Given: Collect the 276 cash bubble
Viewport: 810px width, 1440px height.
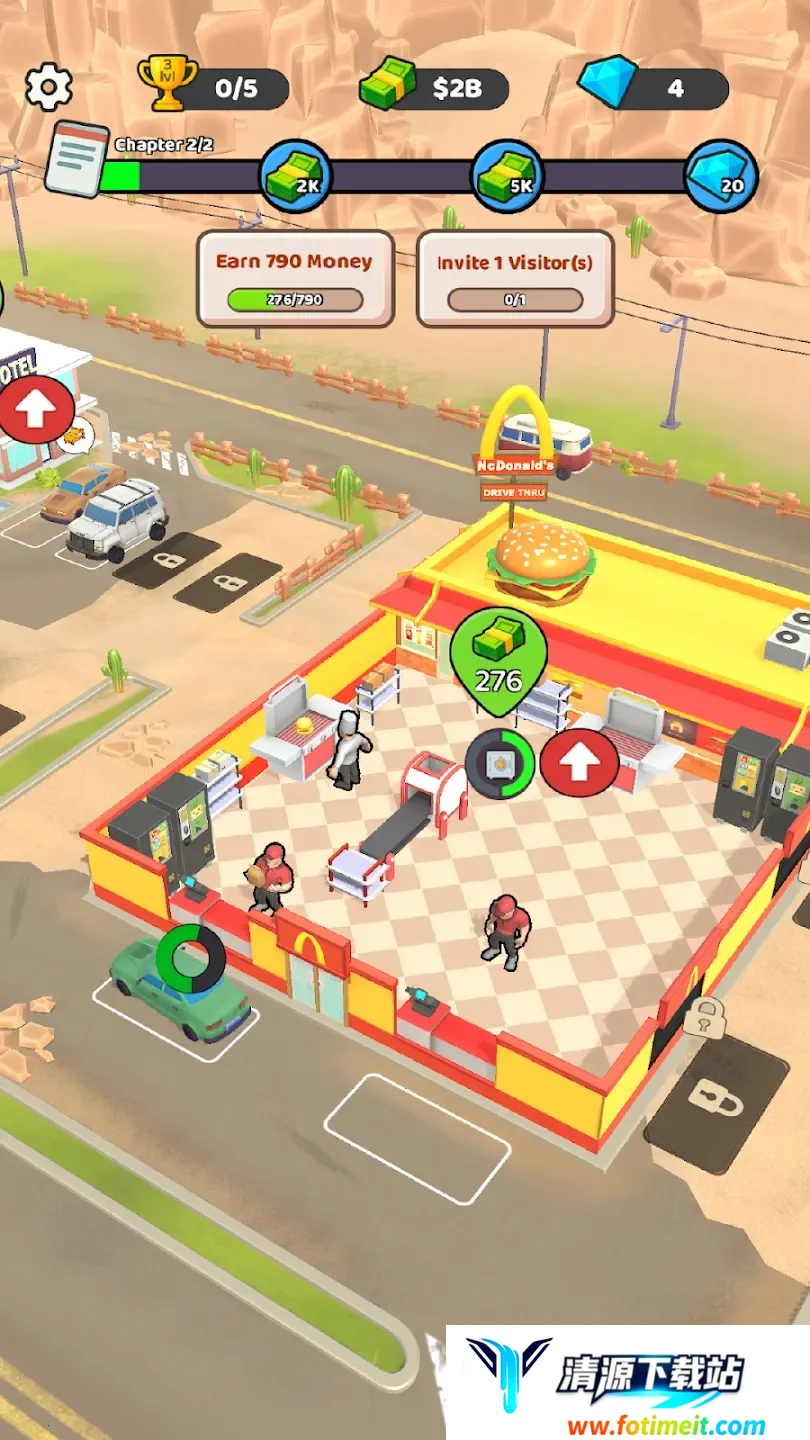Looking at the screenshot, I should tap(498, 660).
